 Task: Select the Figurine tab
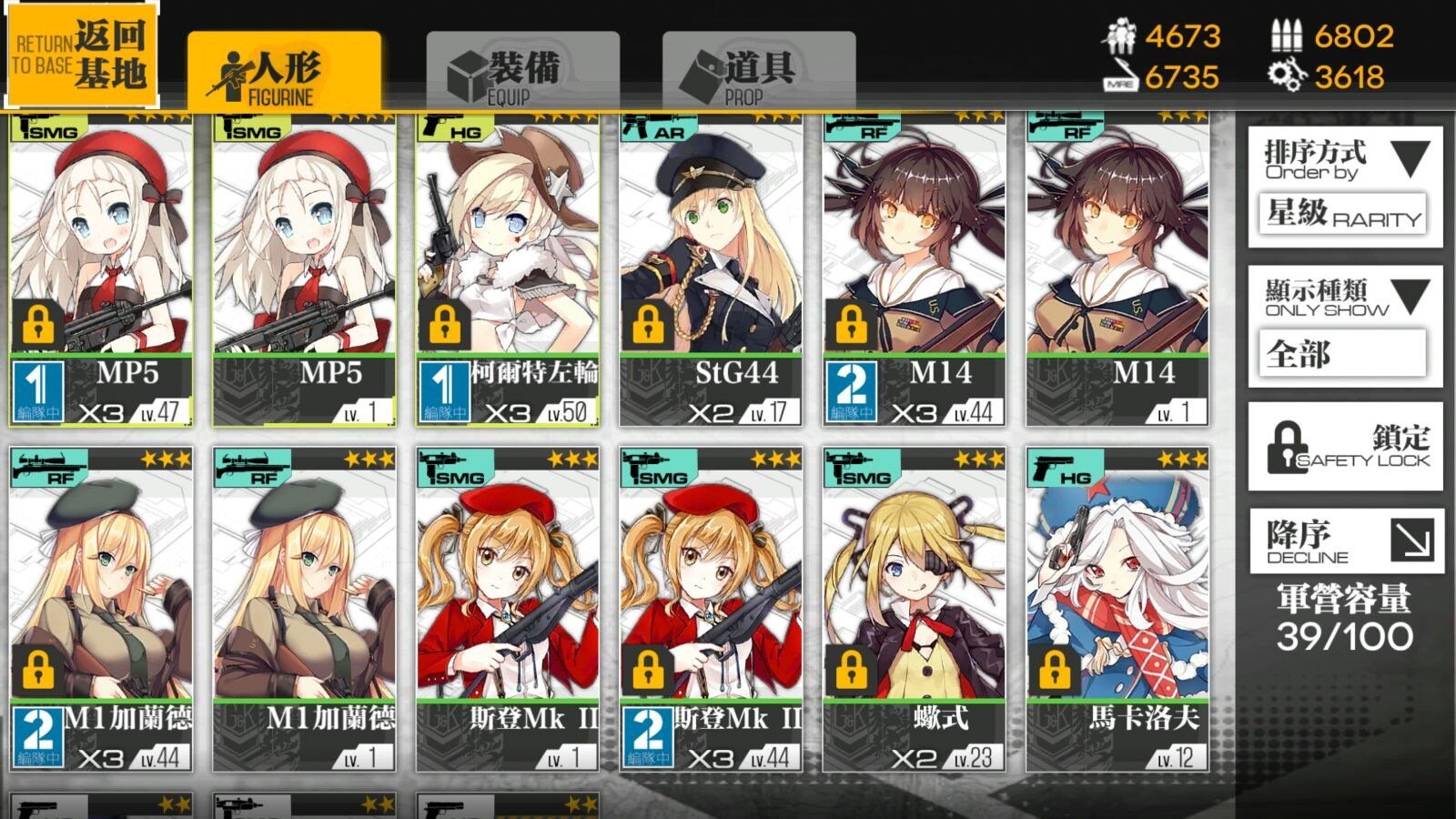pos(284,73)
